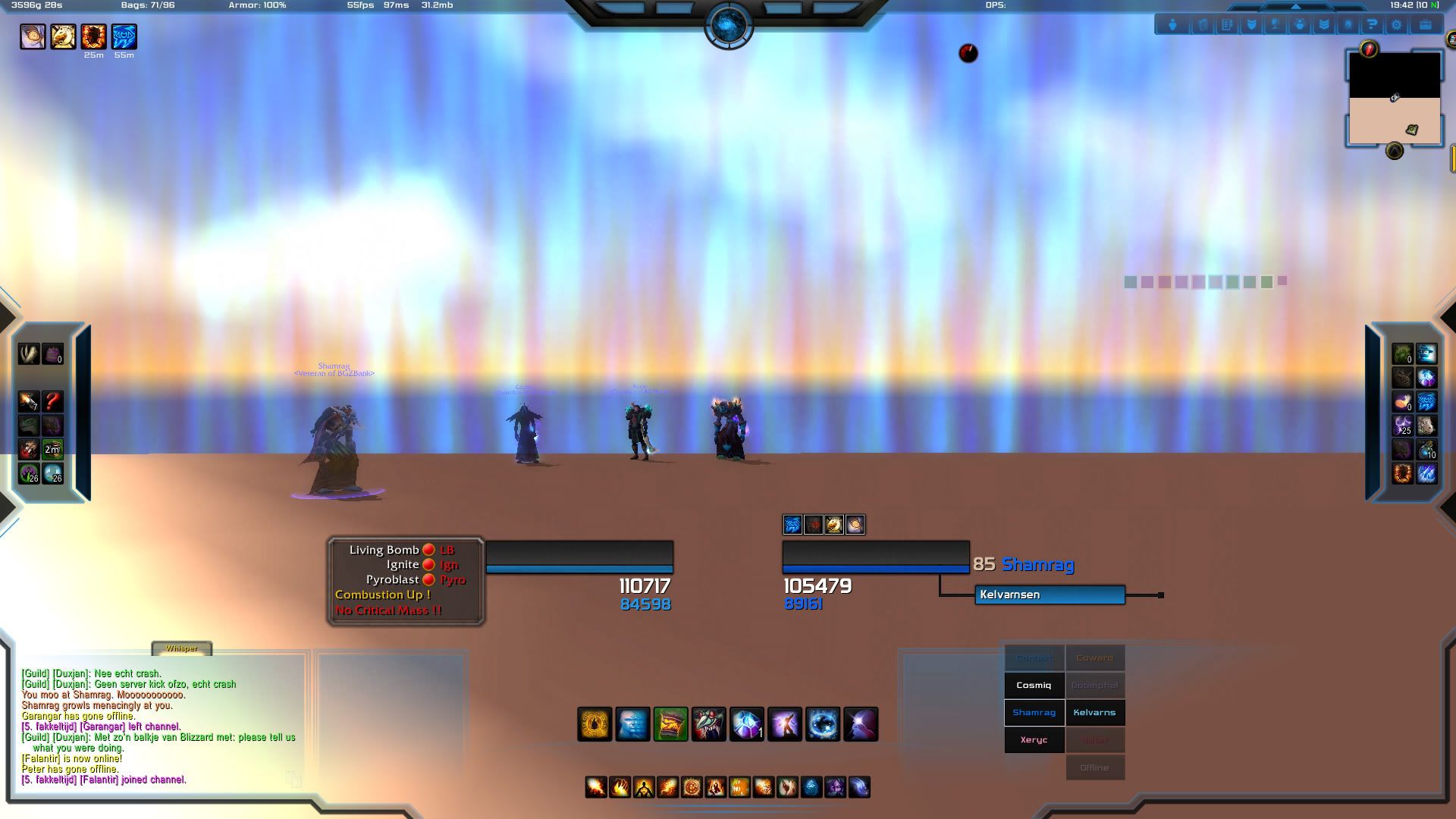Image resolution: width=1456 pixels, height=819 pixels.
Task: Select Kelvarns in the party panel
Action: pos(1095,712)
